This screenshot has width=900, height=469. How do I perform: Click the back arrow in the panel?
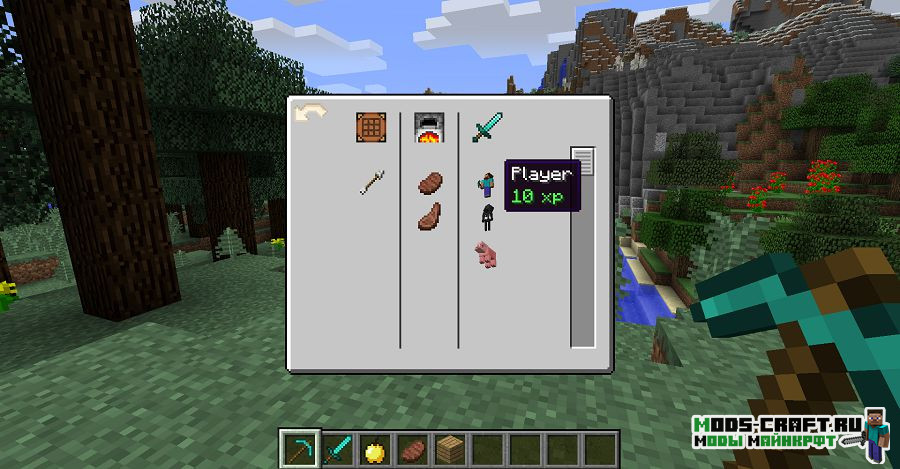[310, 114]
